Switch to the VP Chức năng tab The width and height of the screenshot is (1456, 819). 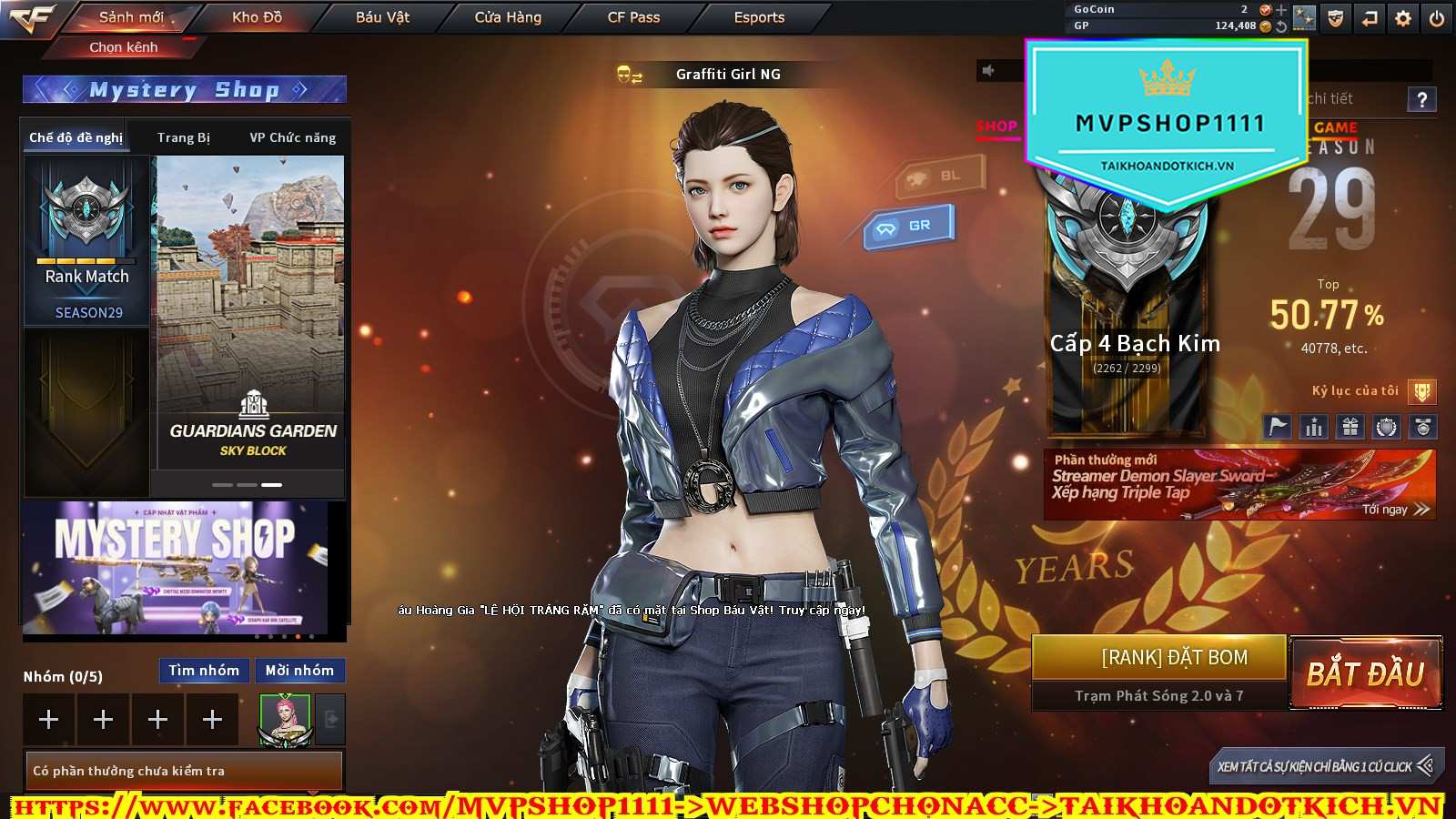[x=292, y=137]
